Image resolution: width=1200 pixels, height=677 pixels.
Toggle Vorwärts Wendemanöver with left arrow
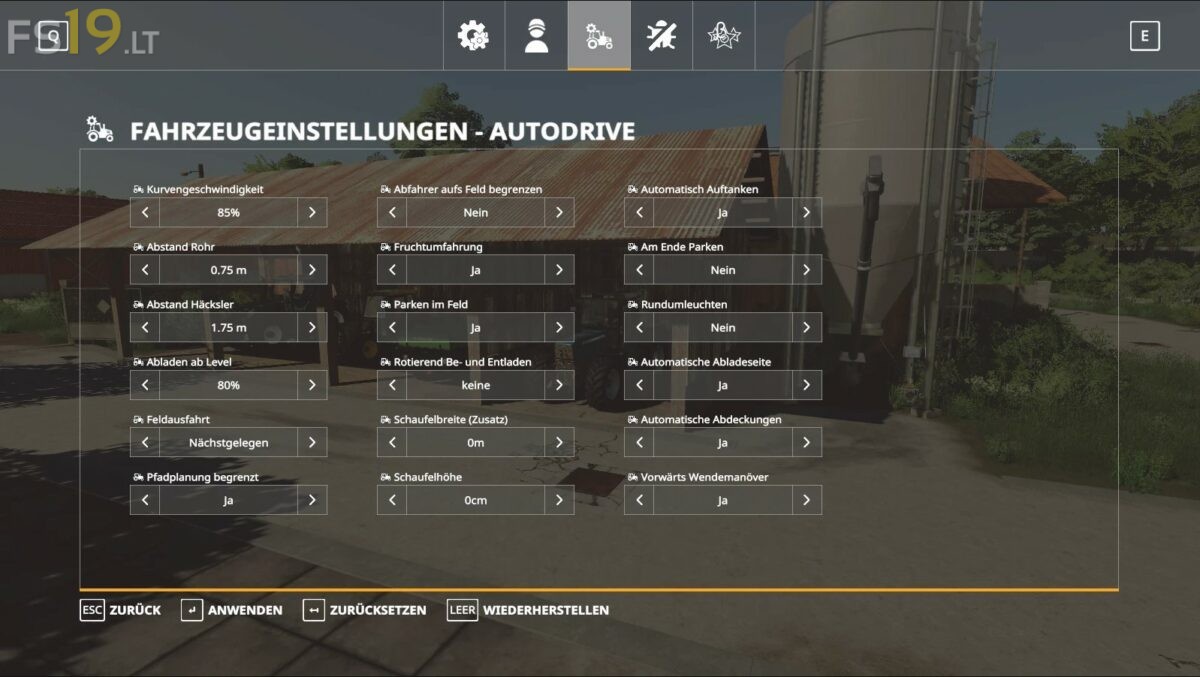[x=639, y=500]
